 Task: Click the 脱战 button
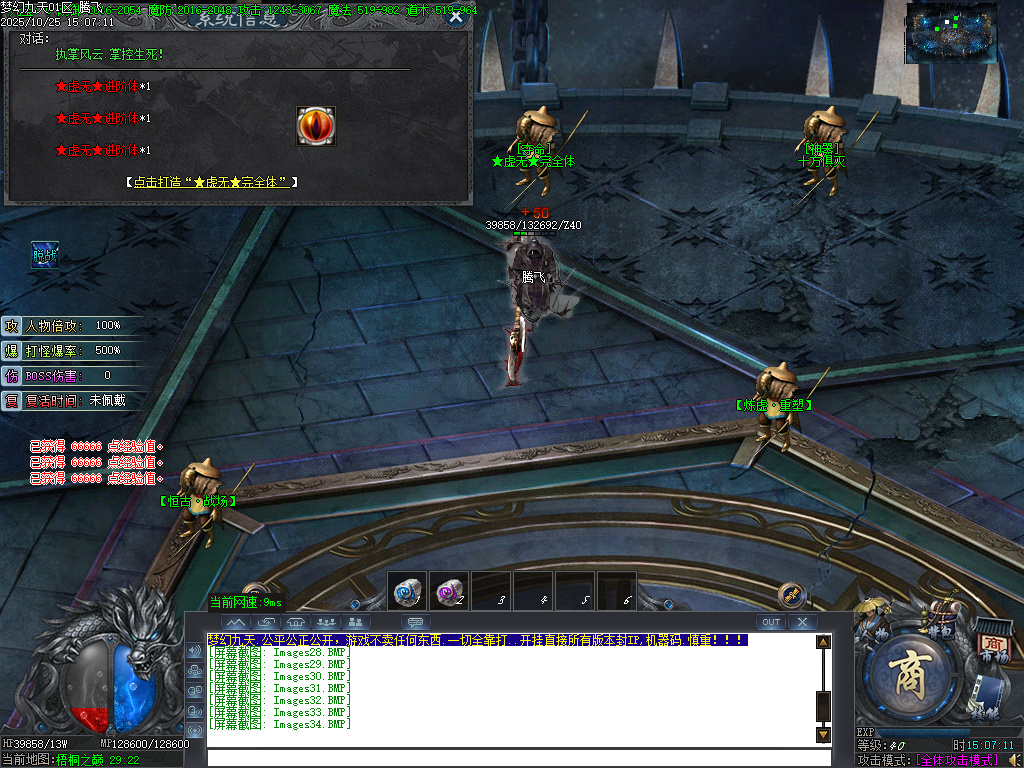[x=45, y=256]
